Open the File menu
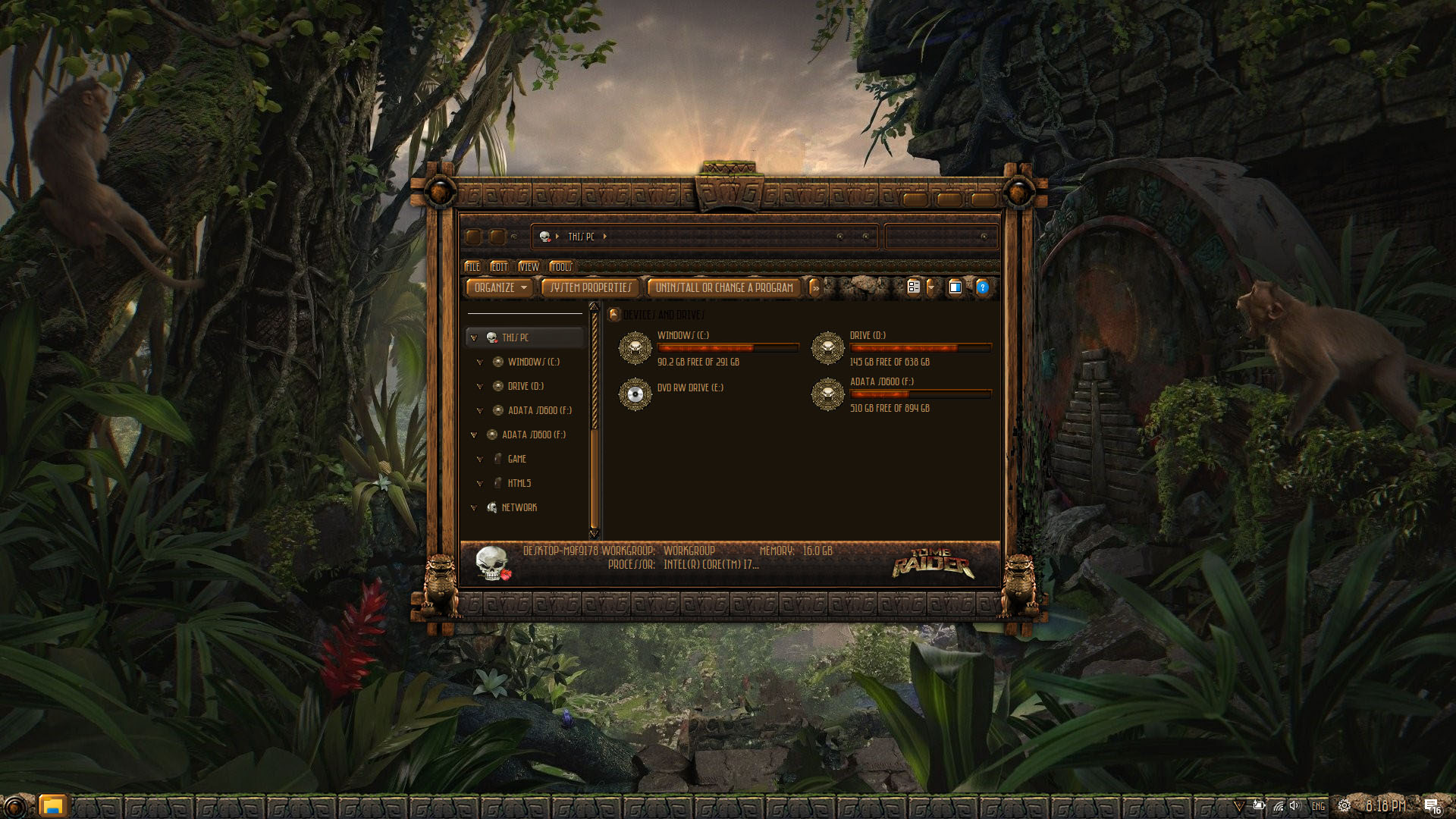The image size is (1456, 819). [472, 267]
